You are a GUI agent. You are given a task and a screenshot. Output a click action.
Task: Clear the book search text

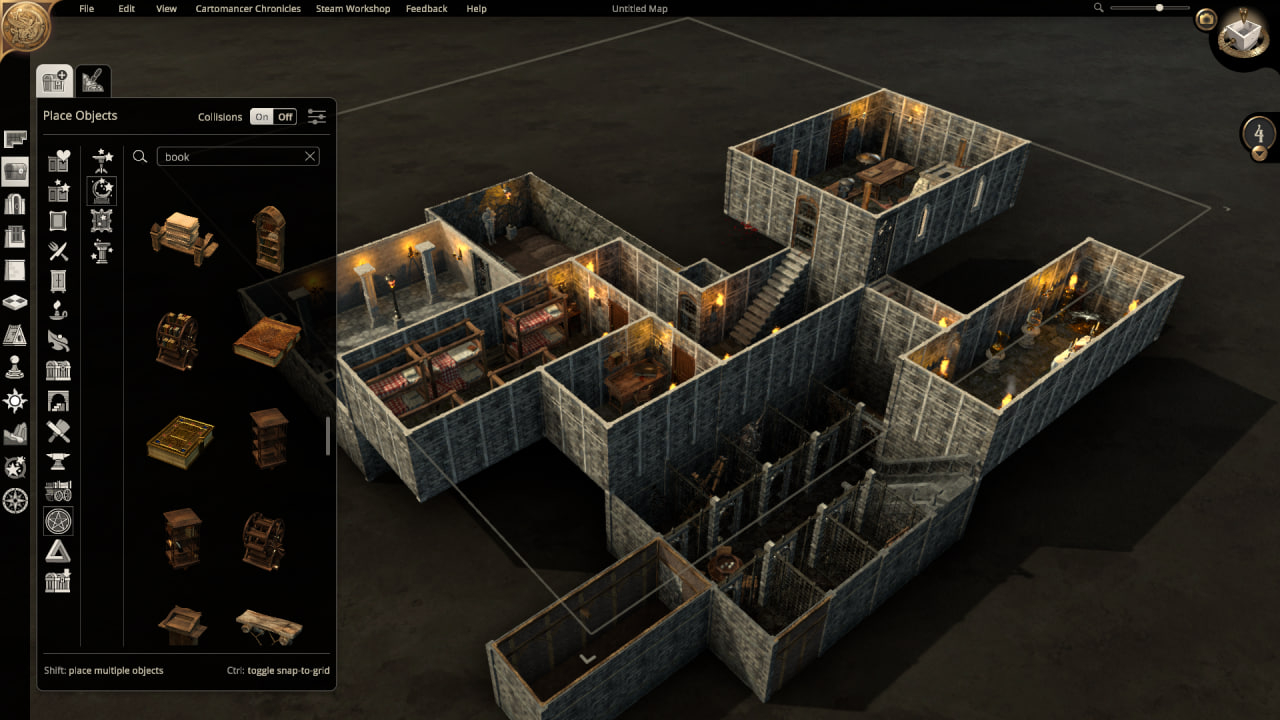[310, 157]
